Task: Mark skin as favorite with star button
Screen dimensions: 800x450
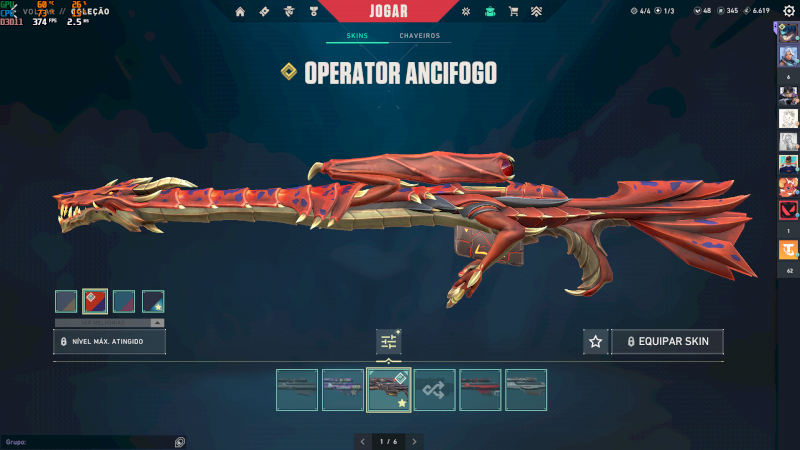Action: [x=596, y=342]
